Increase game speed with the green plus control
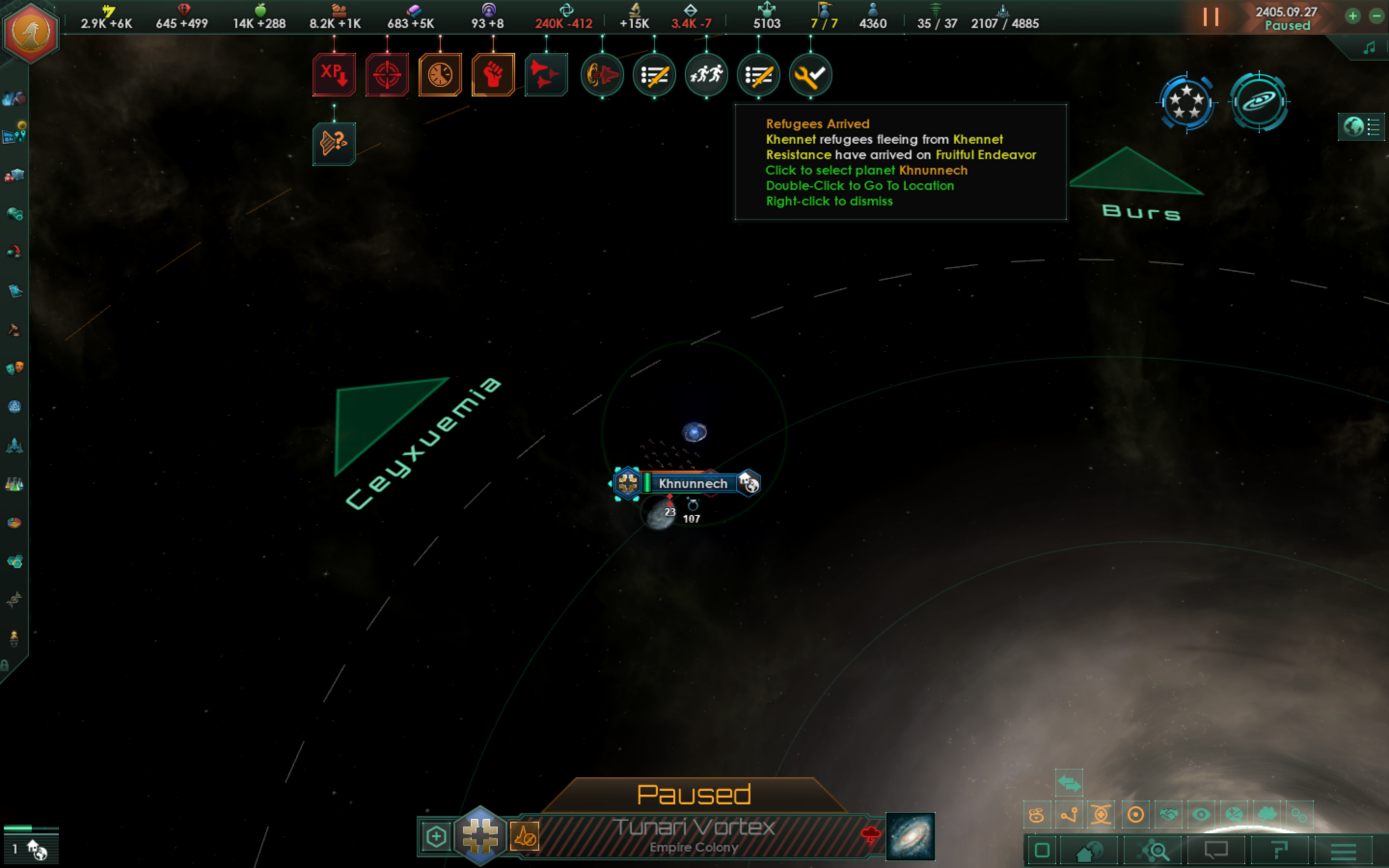Screen dimensions: 1389x868 (x=1354, y=17)
